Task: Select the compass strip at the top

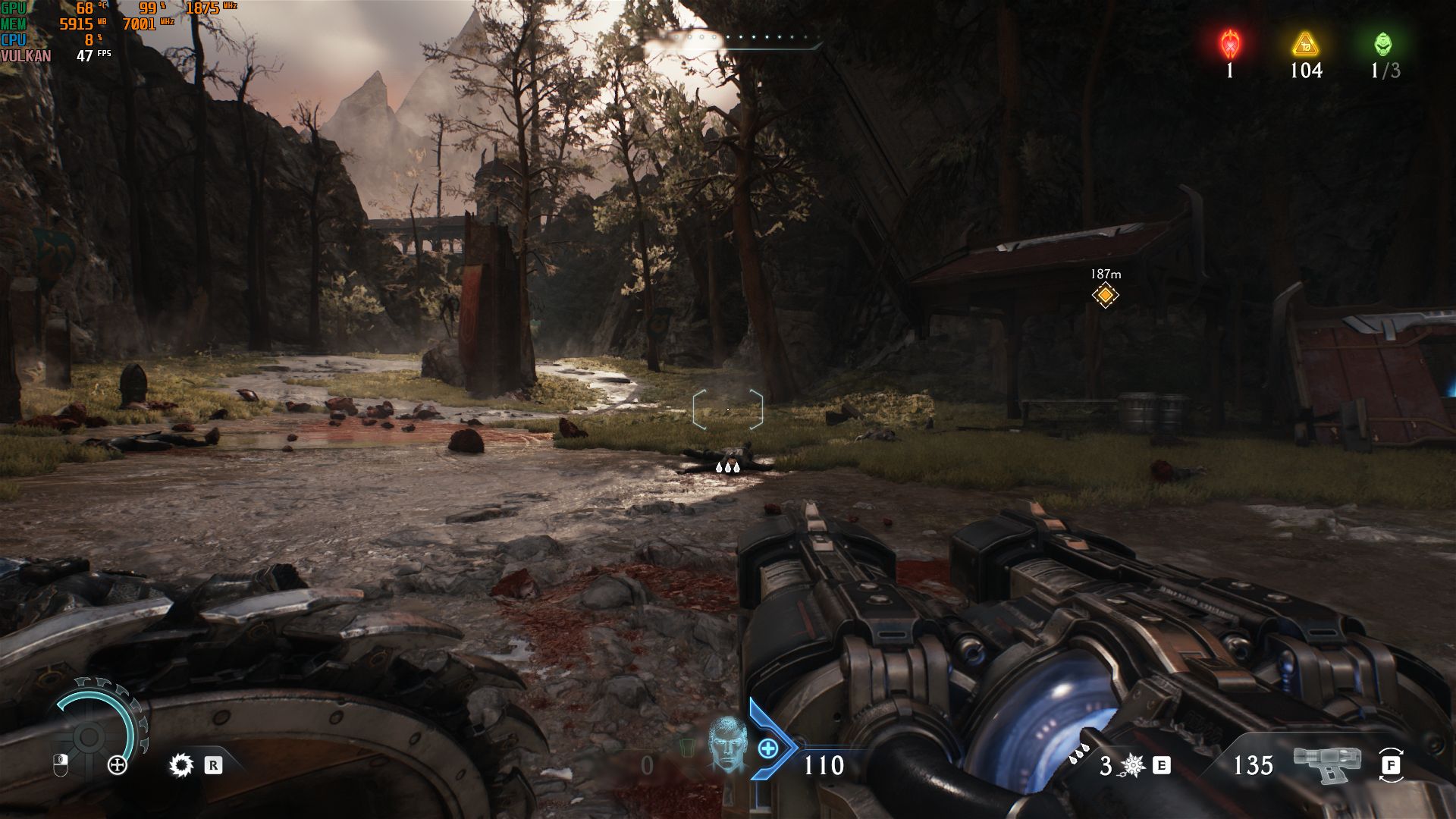Action: coord(732,38)
